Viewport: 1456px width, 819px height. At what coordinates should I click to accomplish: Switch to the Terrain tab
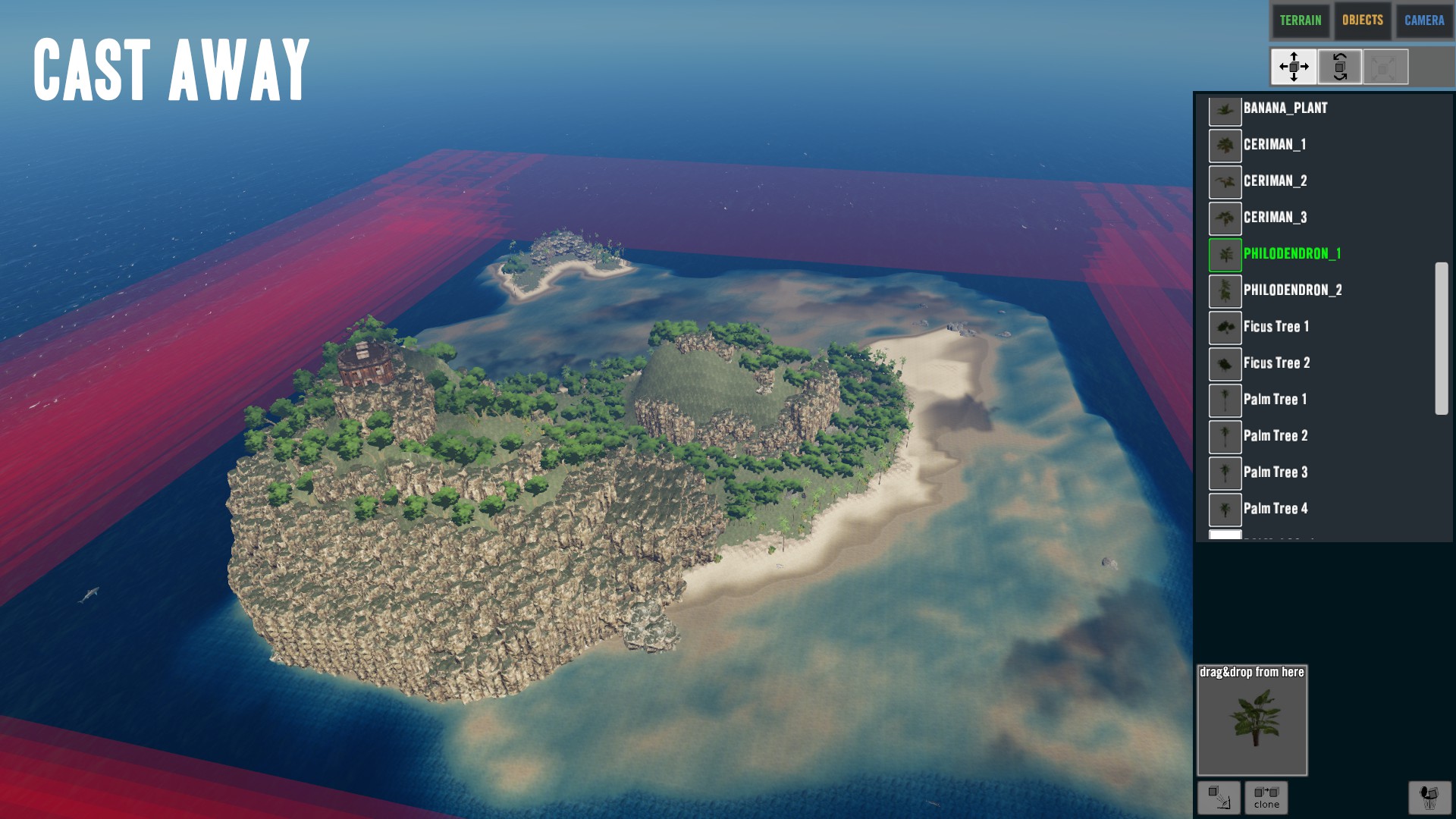1300,20
